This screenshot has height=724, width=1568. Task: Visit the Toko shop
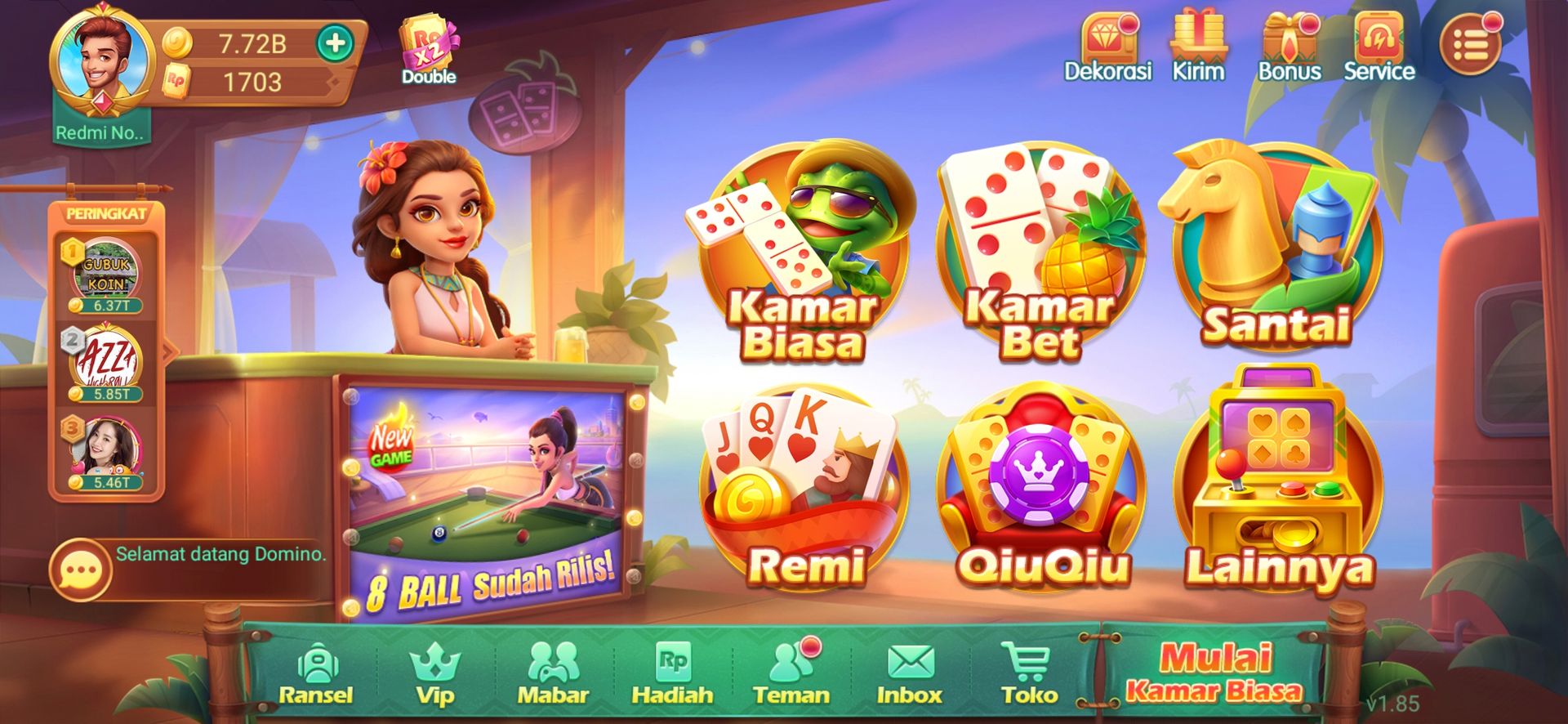click(x=1028, y=674)
